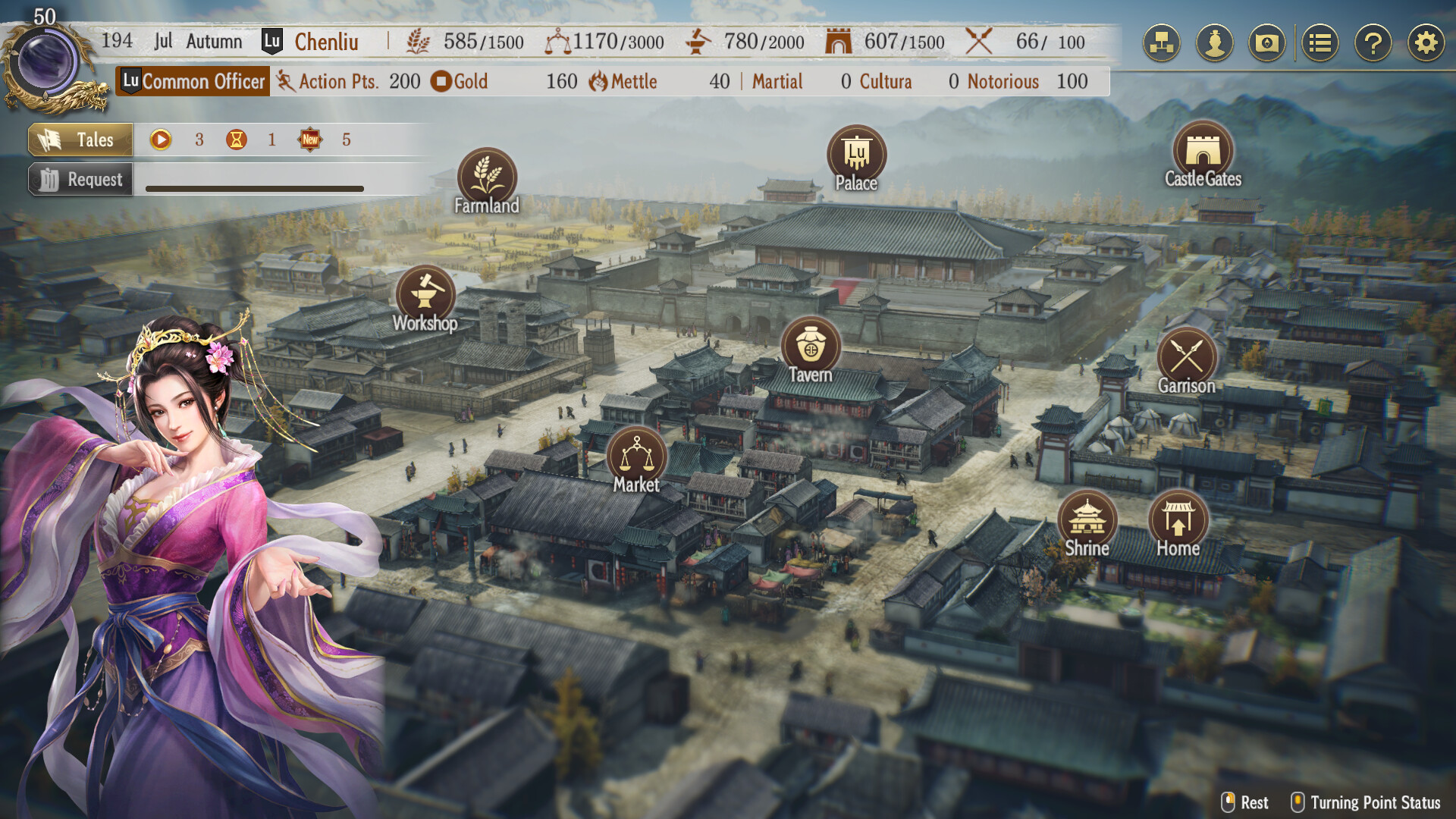1456x819 pixels.
Task: Open the Help question mark
Action: [x=1372, y=42]
